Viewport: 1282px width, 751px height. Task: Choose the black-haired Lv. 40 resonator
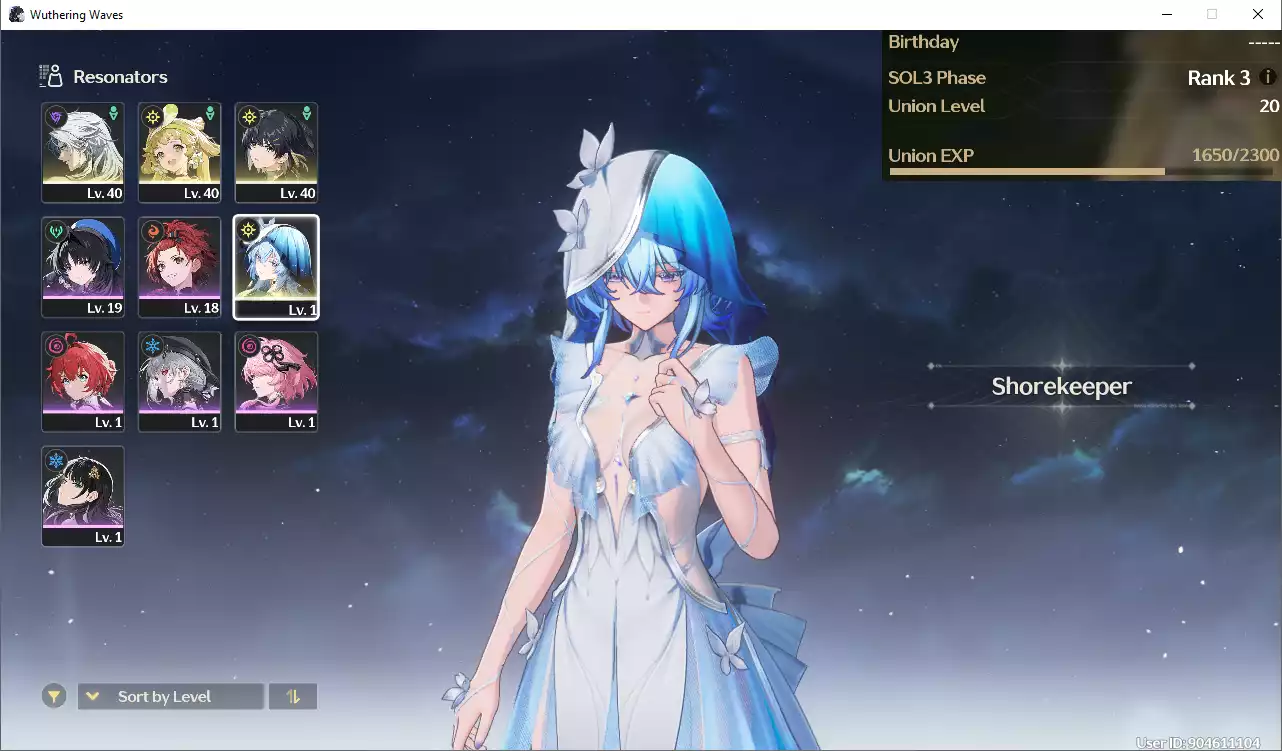276,152
